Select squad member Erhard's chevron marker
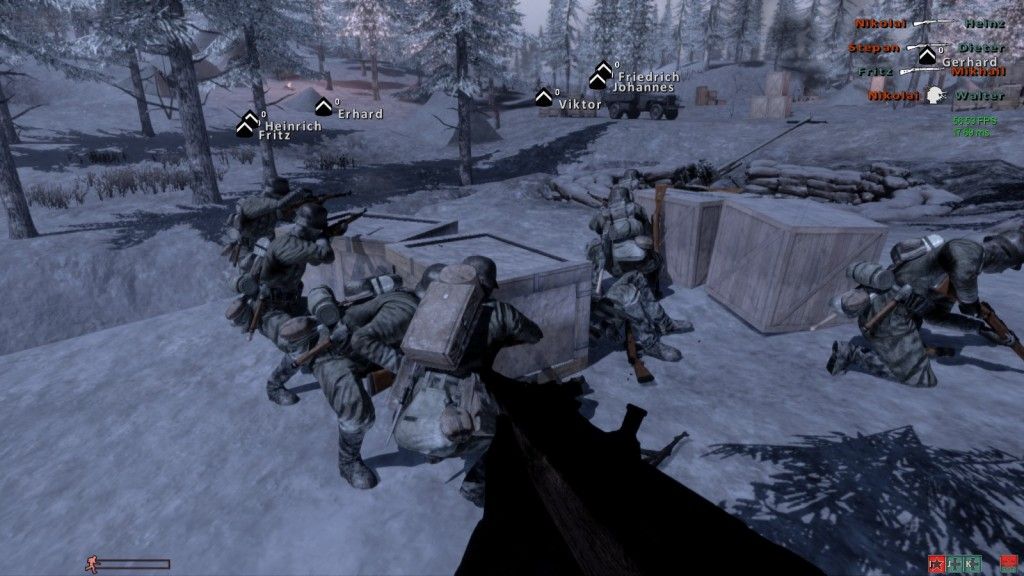1024x576 pixels. point(324,106)
